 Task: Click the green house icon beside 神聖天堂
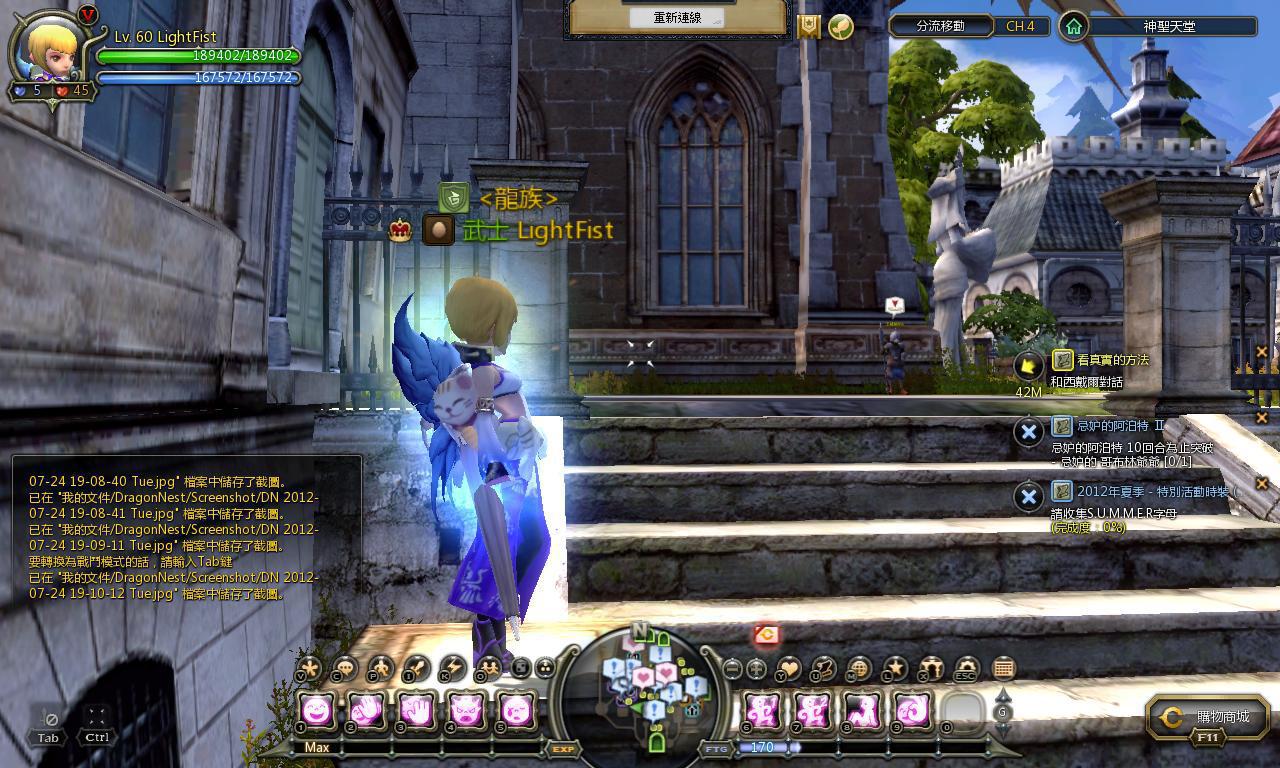click(1073, 26)
